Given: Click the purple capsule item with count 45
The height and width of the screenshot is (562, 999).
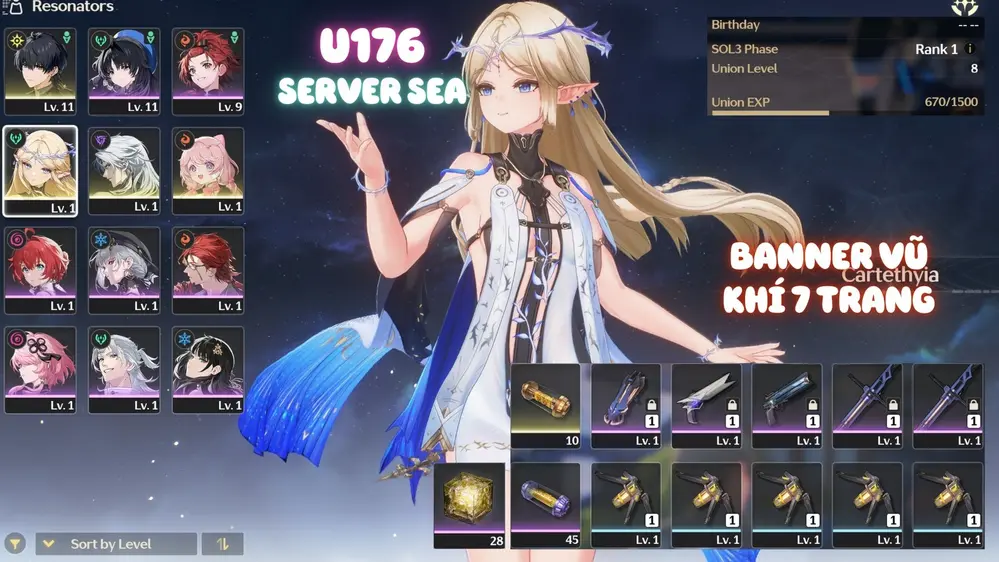Looking at the screenshot, I should pyautogui.click(x=545, y=505).
